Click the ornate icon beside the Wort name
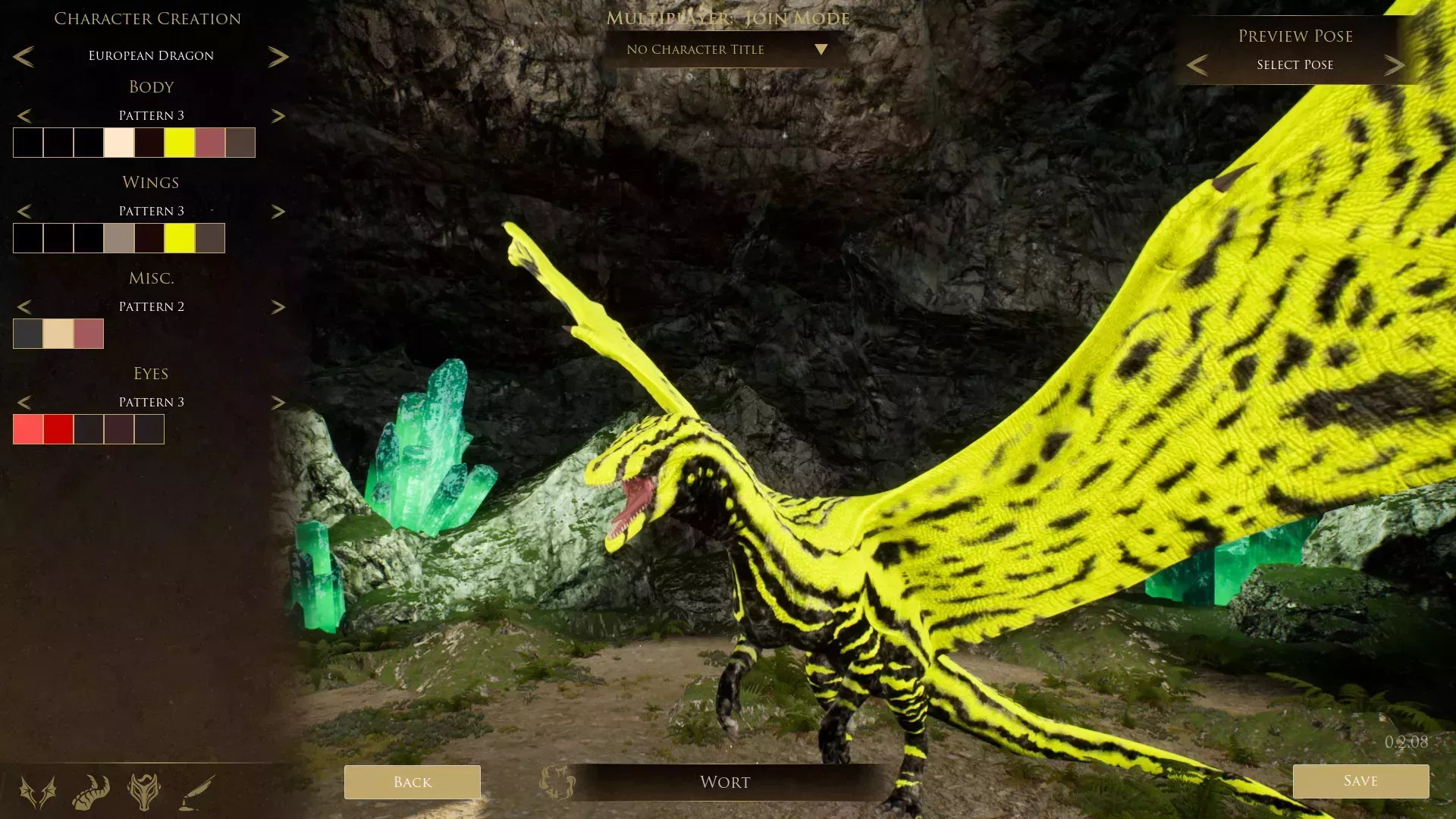Viewport: 1456px width, 819px height. coord(556,782)
